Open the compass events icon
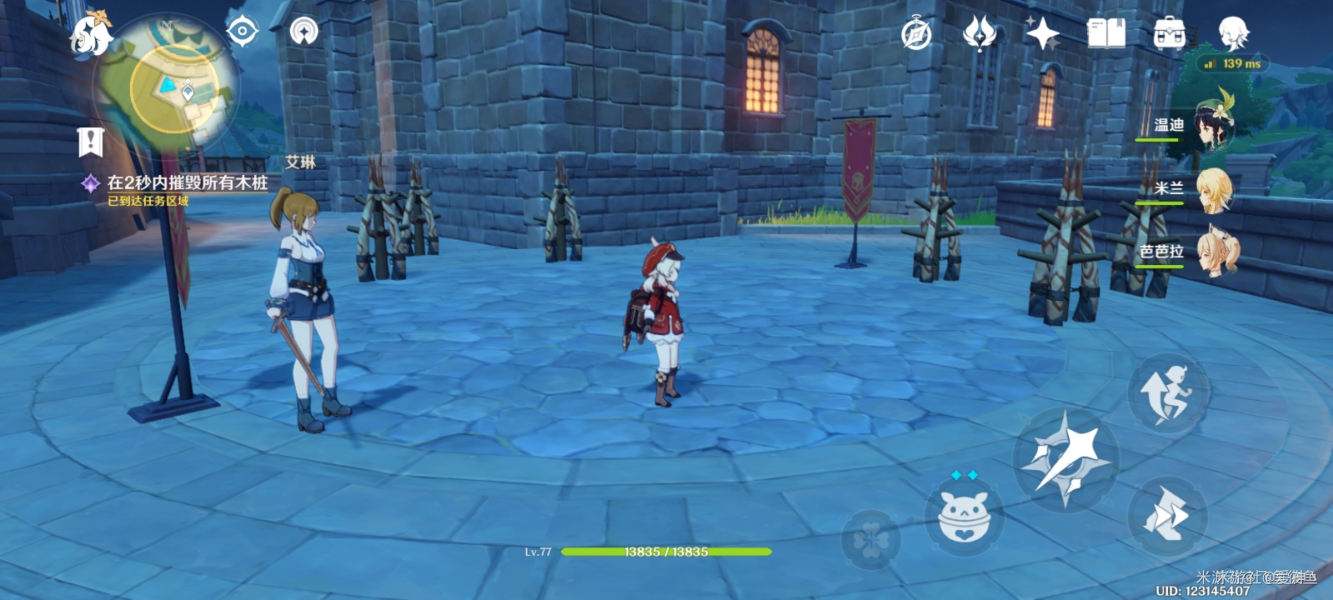Viewport: 1333px width, 600px height. click(x=916, y=33)
